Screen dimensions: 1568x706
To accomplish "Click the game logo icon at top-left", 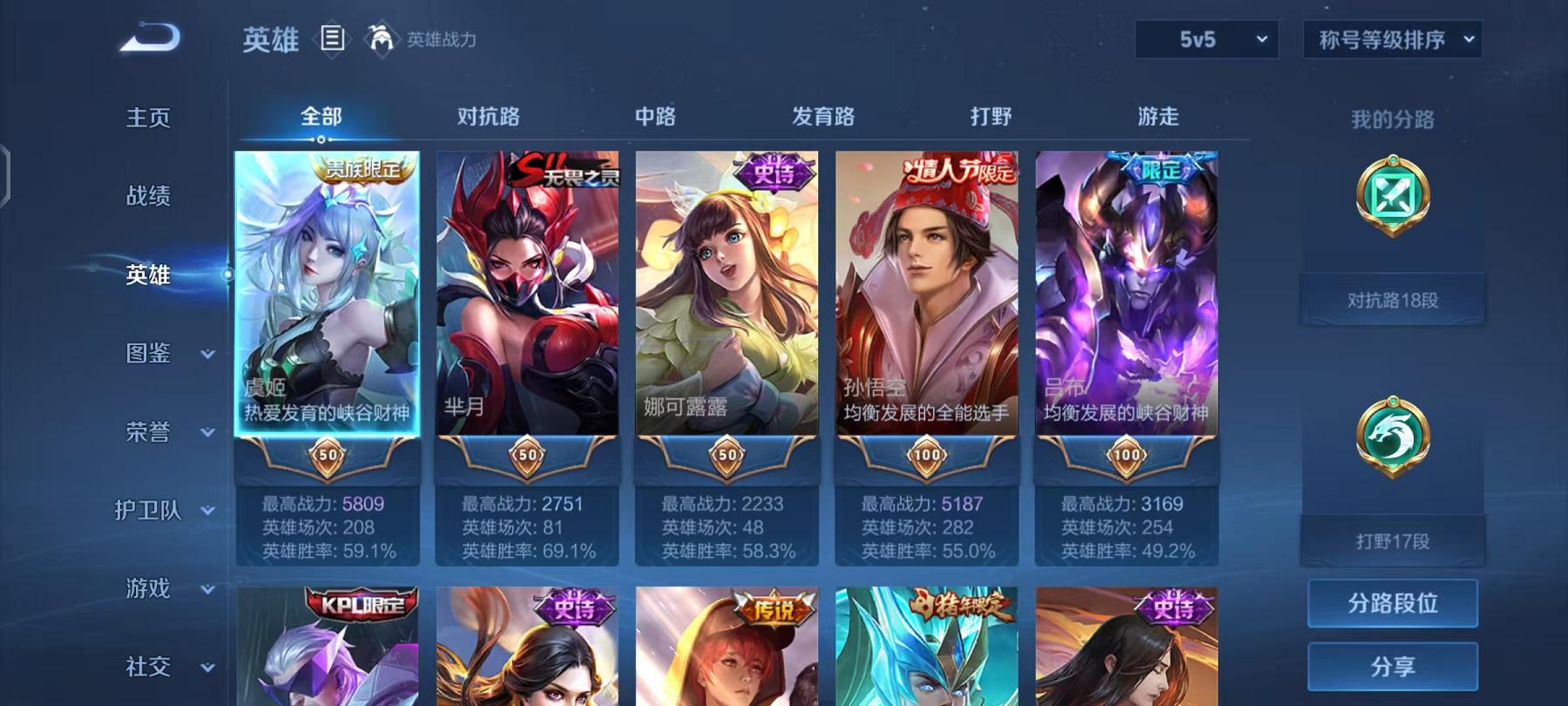I will [146, 35].
